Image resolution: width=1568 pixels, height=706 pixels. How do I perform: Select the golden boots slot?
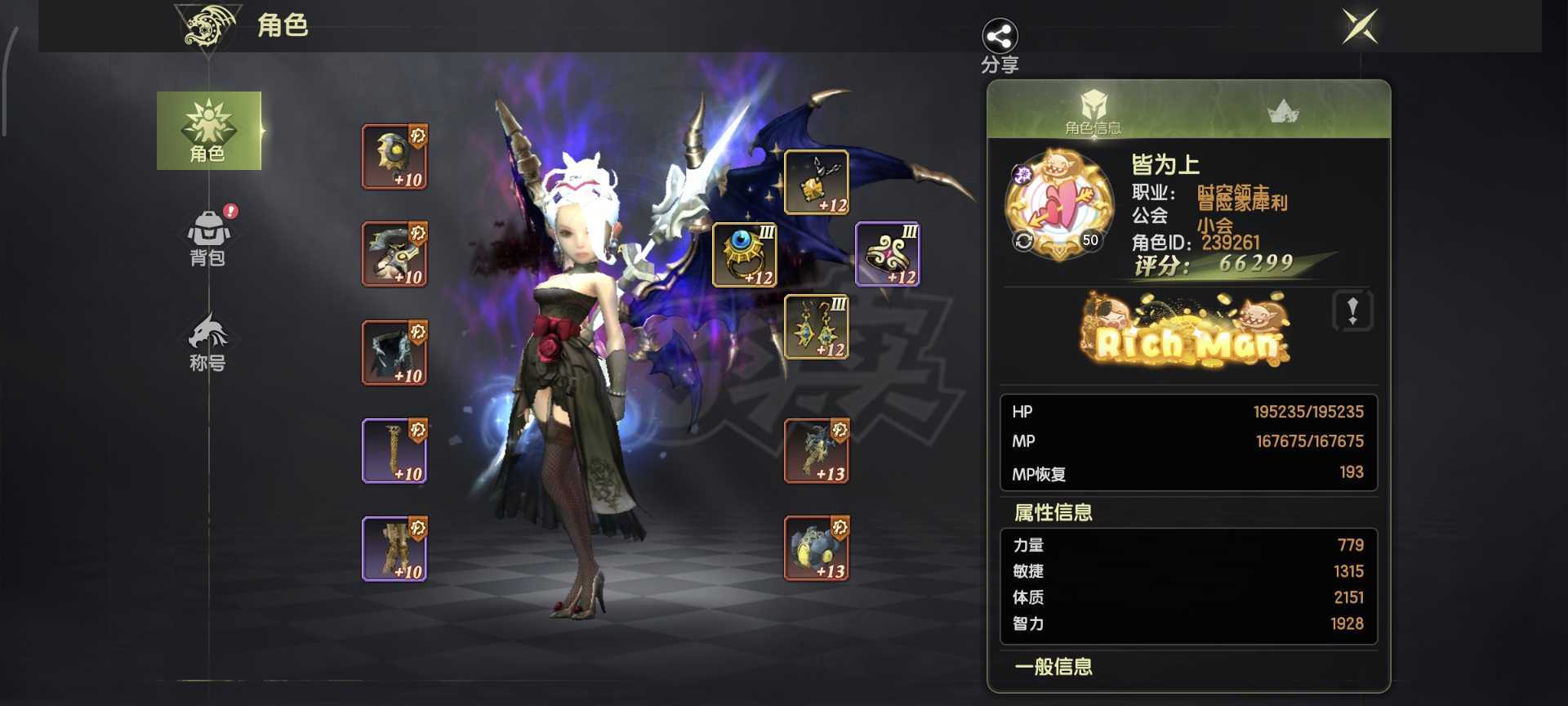click(394, 548)
